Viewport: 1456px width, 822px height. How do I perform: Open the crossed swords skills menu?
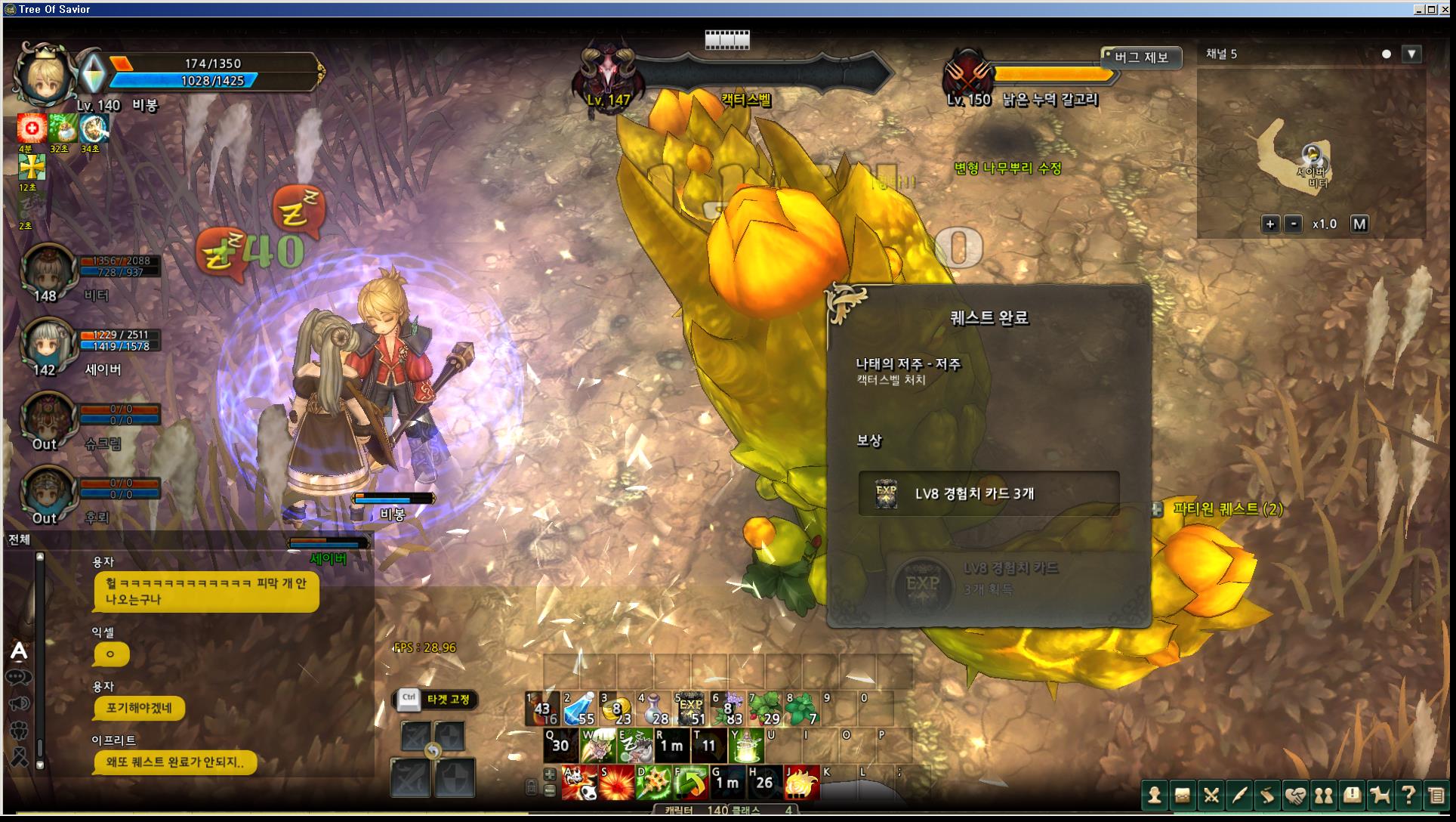1211,796
